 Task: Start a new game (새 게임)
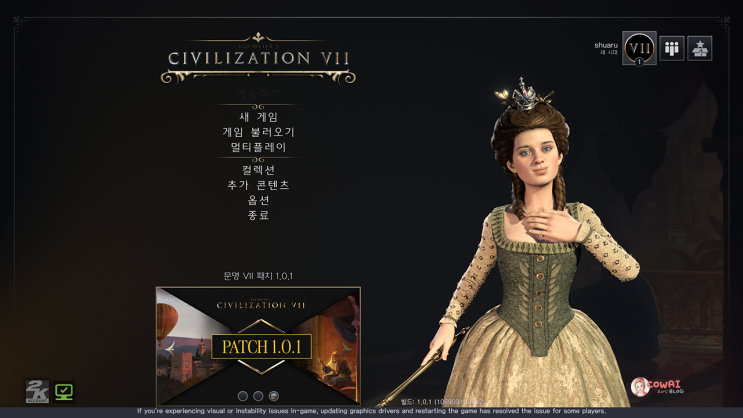(x=258, y=117)
